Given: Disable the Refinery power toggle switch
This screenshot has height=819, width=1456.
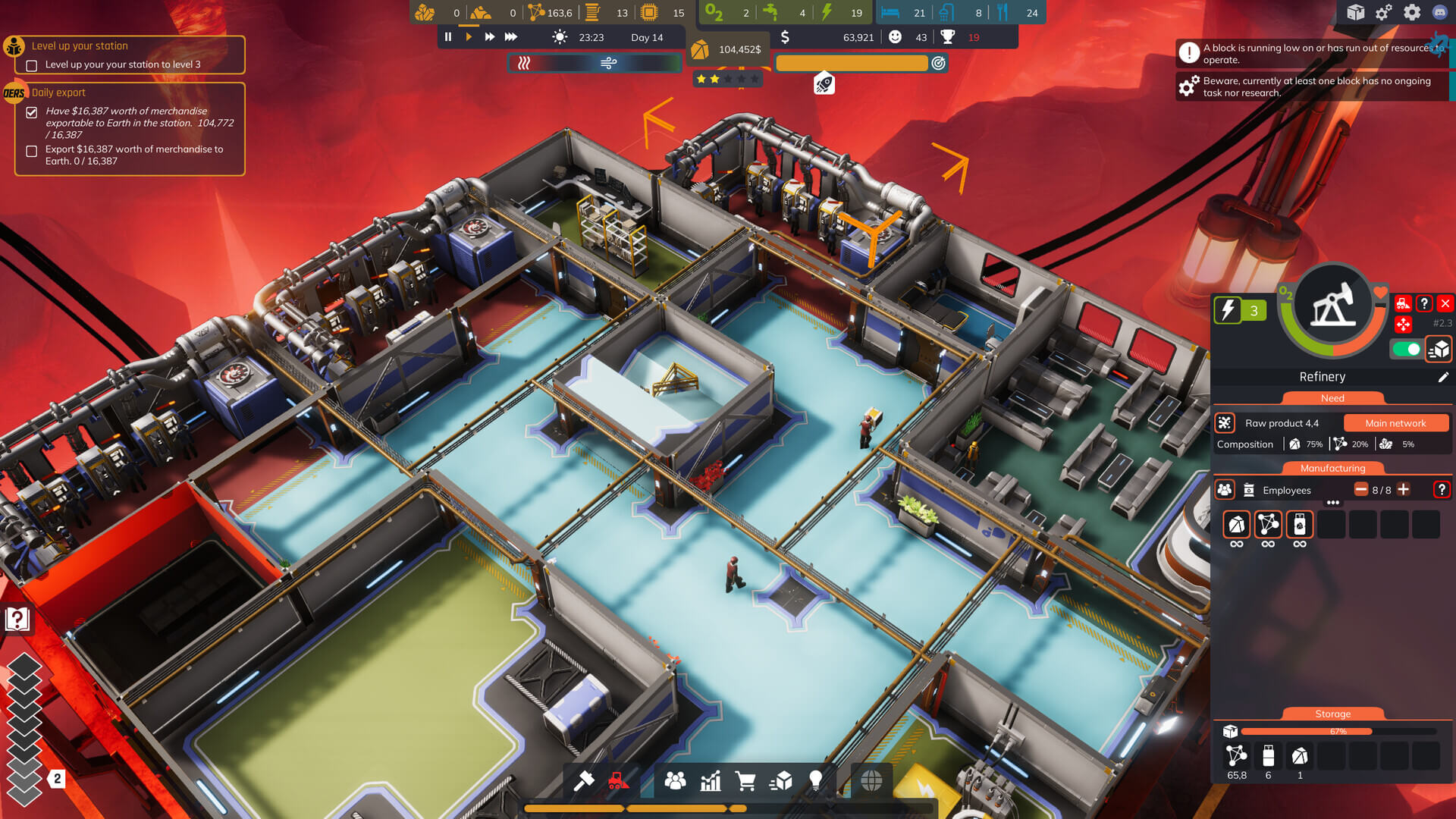Looking at the screenshot, I should 1407,350.
